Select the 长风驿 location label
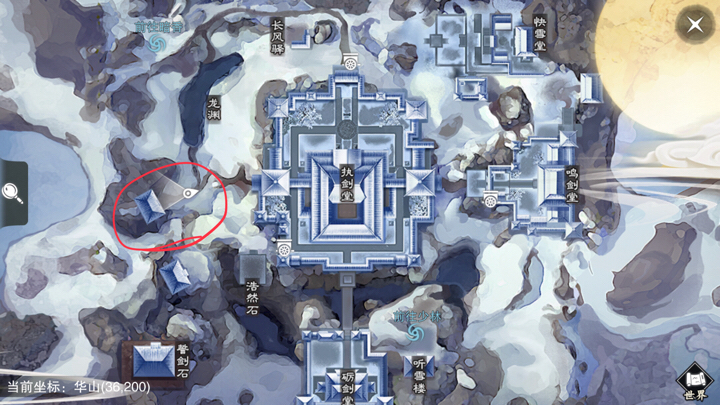Screen dimensions: 720x405 [277, 37]
